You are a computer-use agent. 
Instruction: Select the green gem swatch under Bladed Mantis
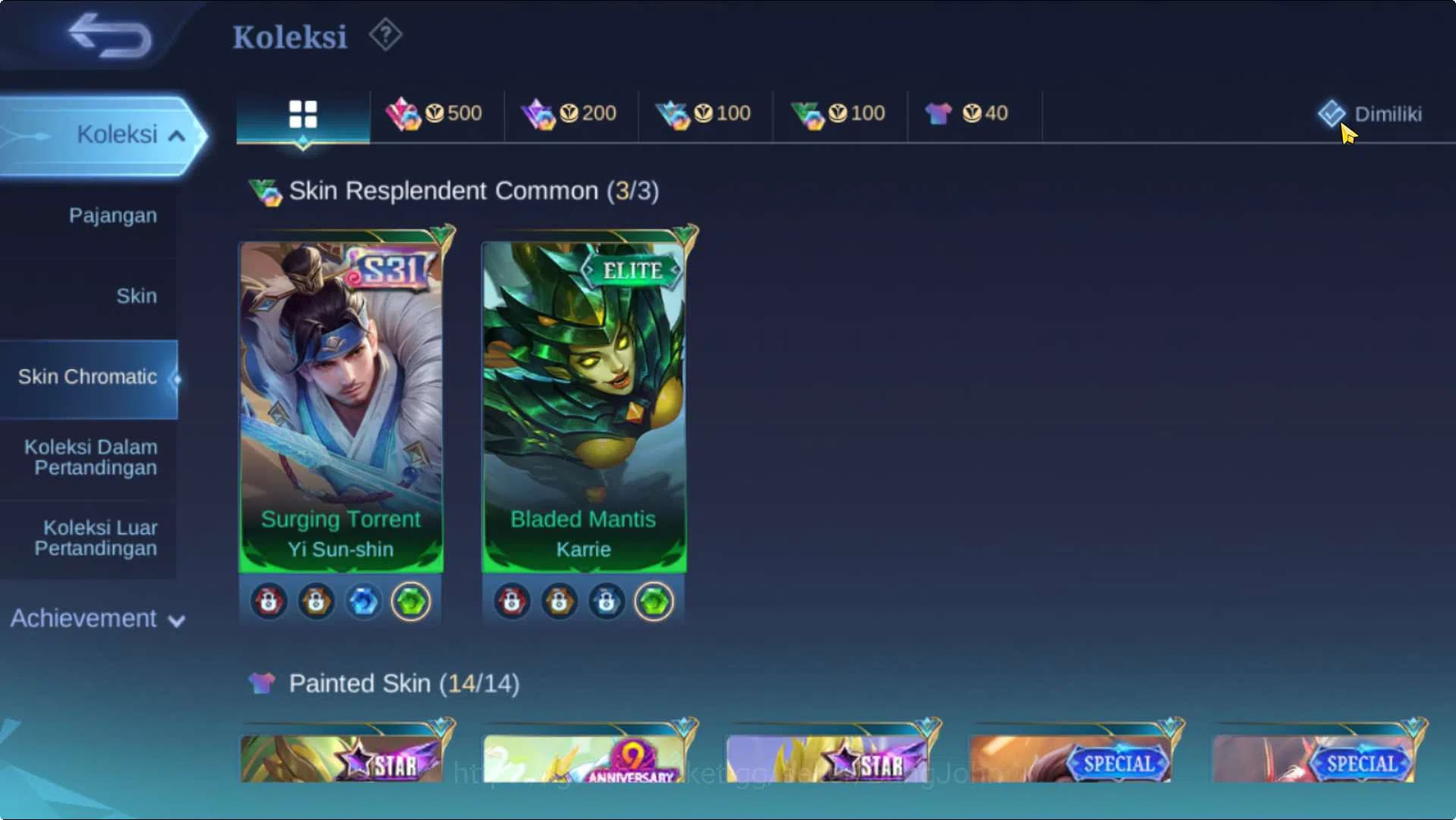coord(653,602)
